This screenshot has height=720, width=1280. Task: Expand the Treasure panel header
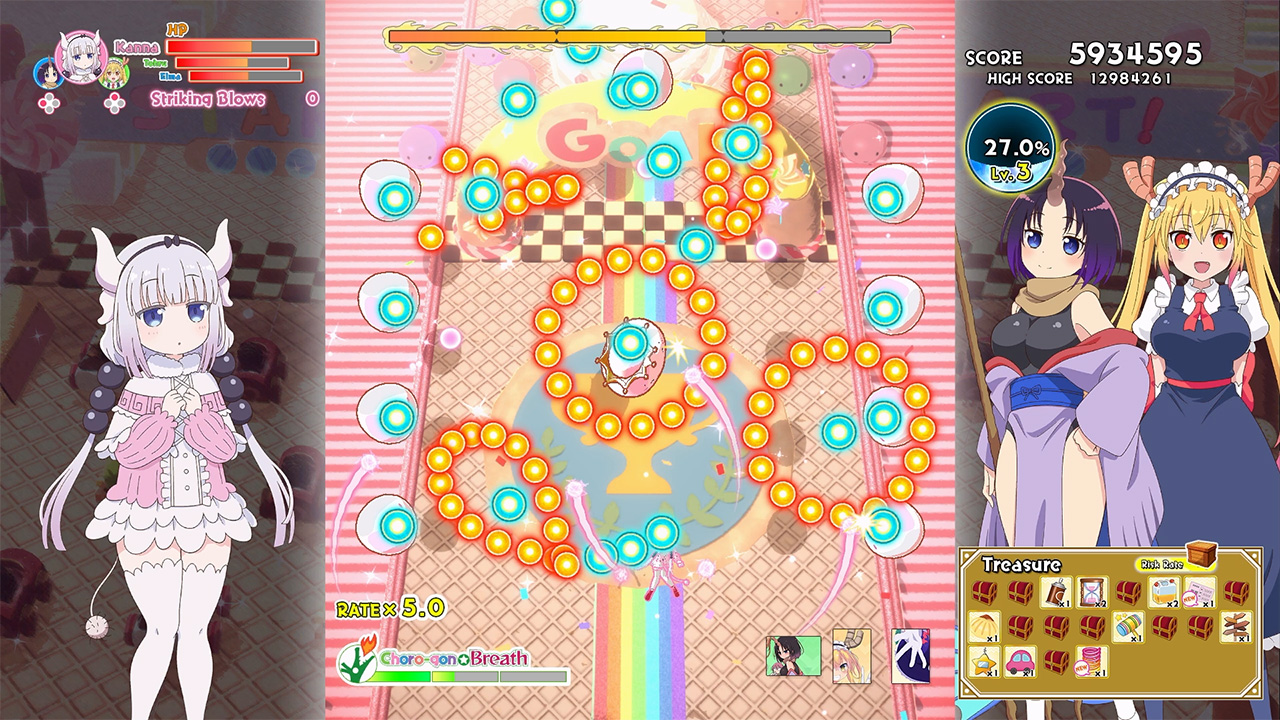coord(1021,563)
